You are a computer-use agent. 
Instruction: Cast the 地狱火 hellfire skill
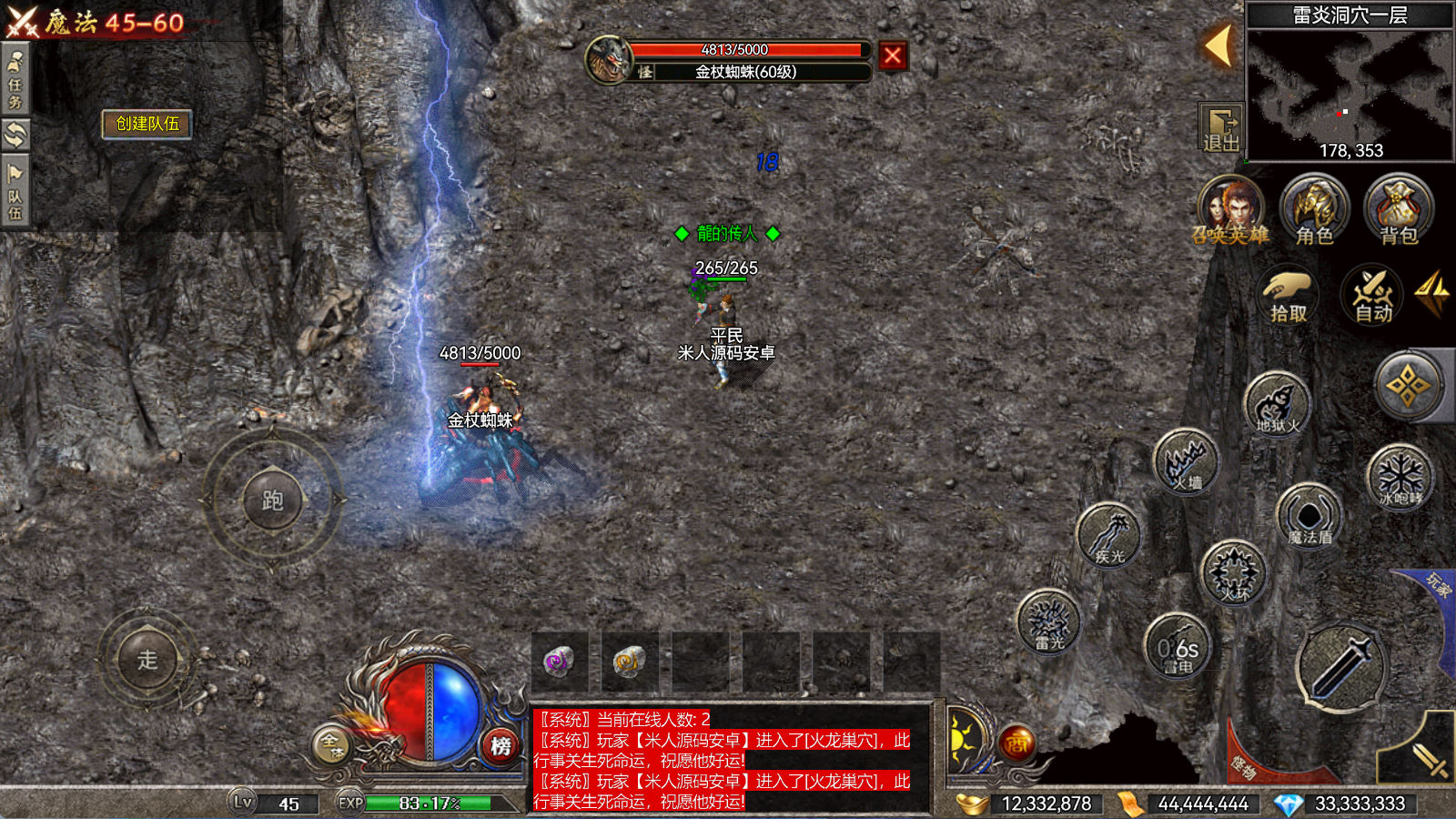point(1277,405)
